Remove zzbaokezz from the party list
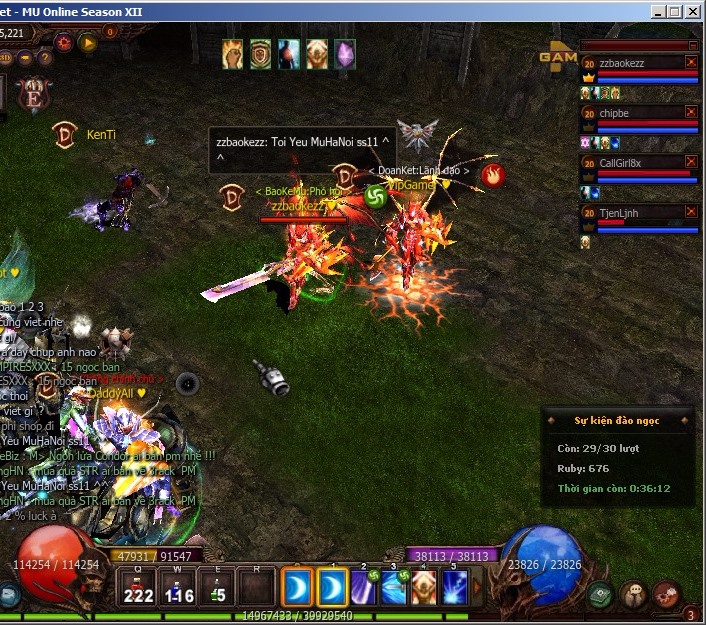 (x=691, y=62)
